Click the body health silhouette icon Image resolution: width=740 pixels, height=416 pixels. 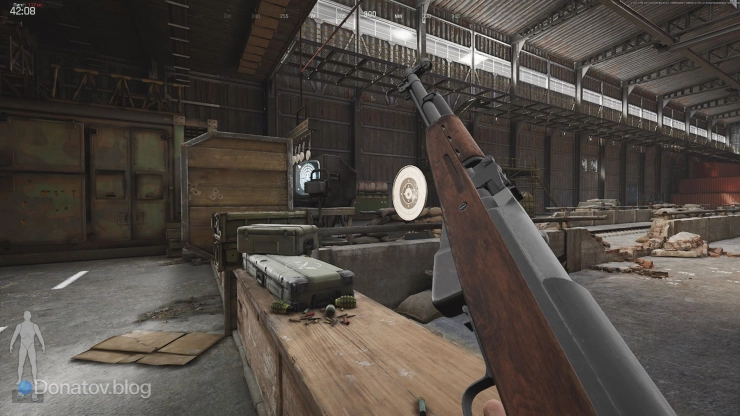pyautogui.click(x=27, y=343)
